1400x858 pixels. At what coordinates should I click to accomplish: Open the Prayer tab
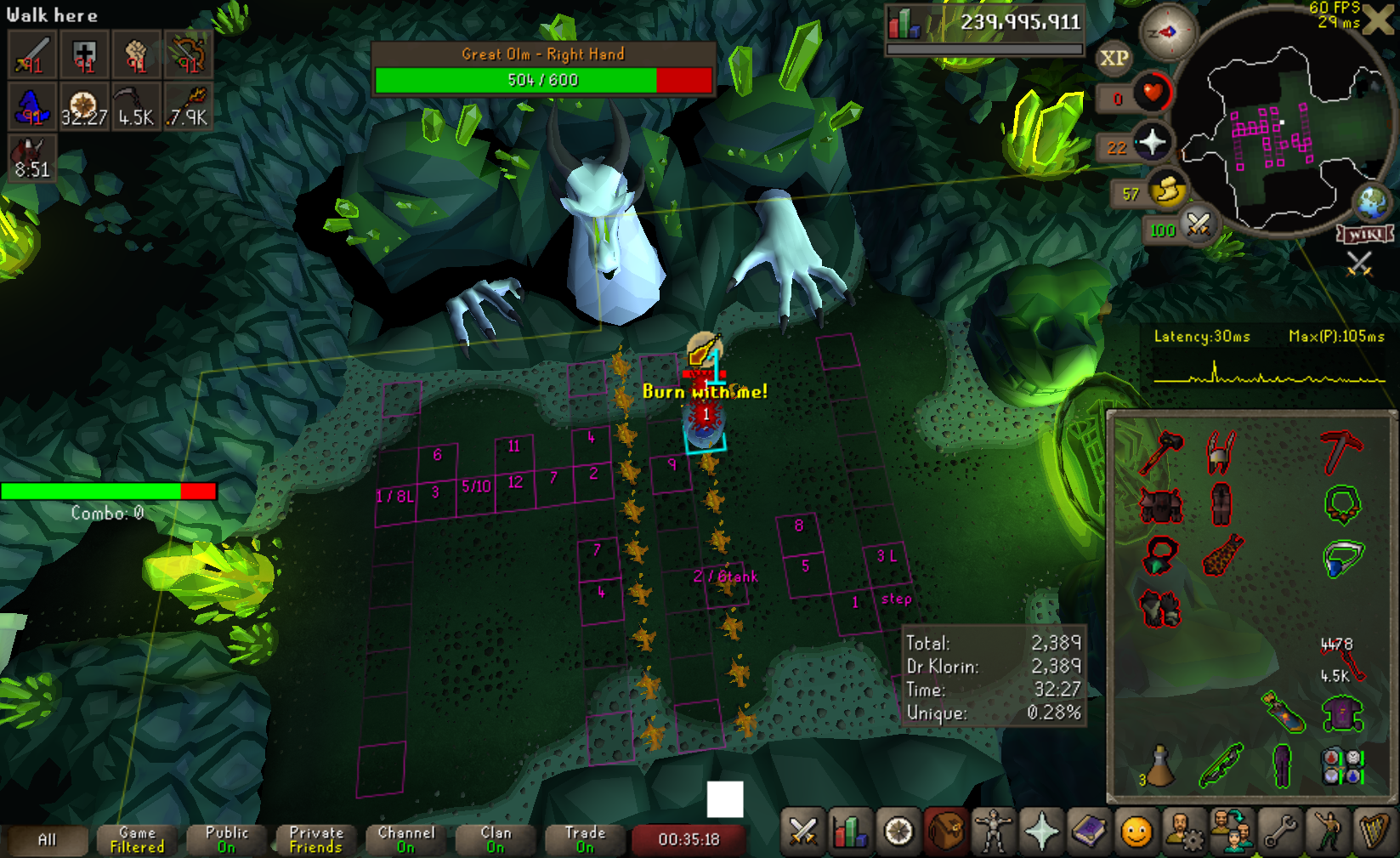click(x=1040, y=832)
